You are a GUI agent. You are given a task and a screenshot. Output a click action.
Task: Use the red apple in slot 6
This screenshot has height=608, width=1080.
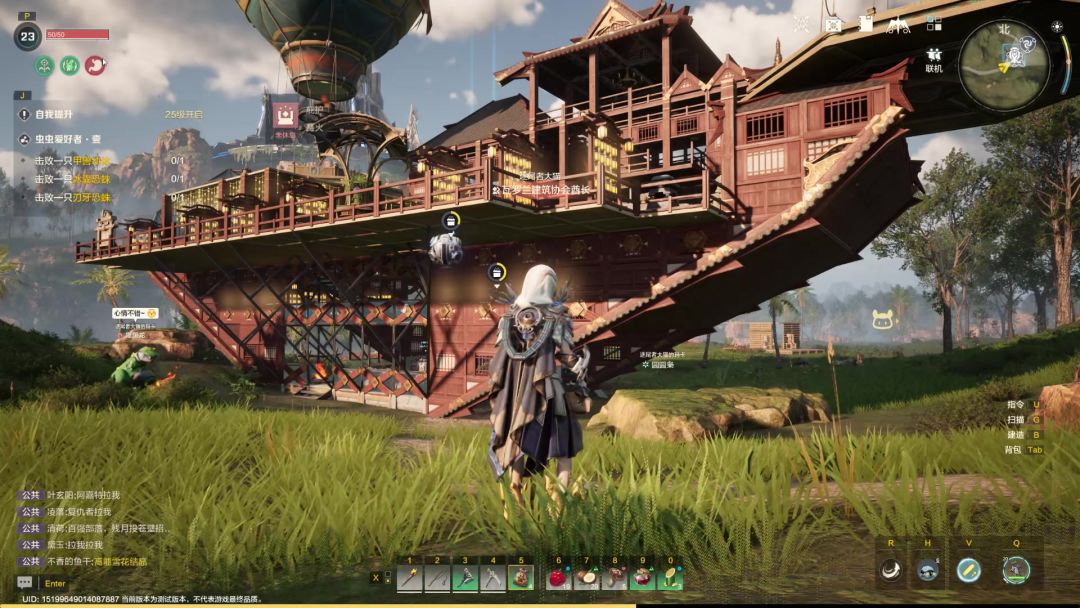tap(559, 577)
